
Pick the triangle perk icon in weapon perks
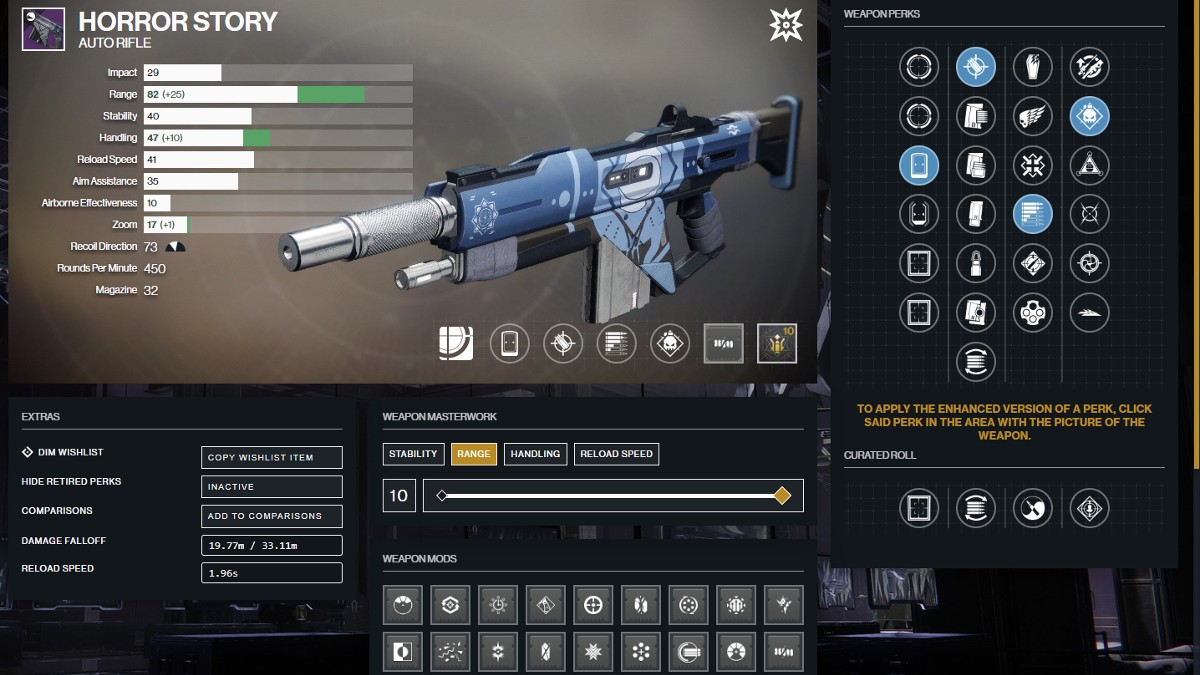[1088, 164]
